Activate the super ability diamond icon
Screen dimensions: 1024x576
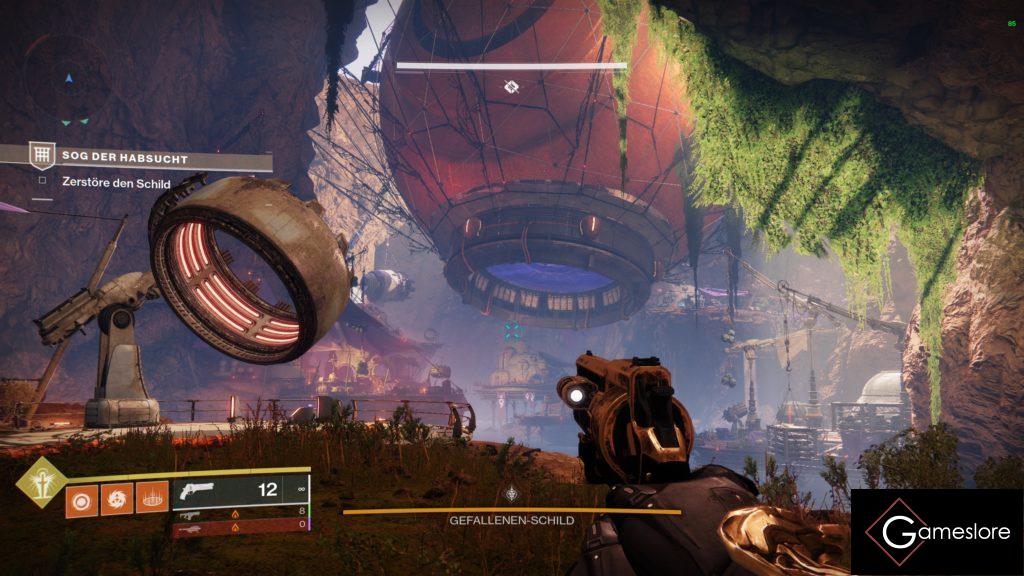click(x=41, y=482)
